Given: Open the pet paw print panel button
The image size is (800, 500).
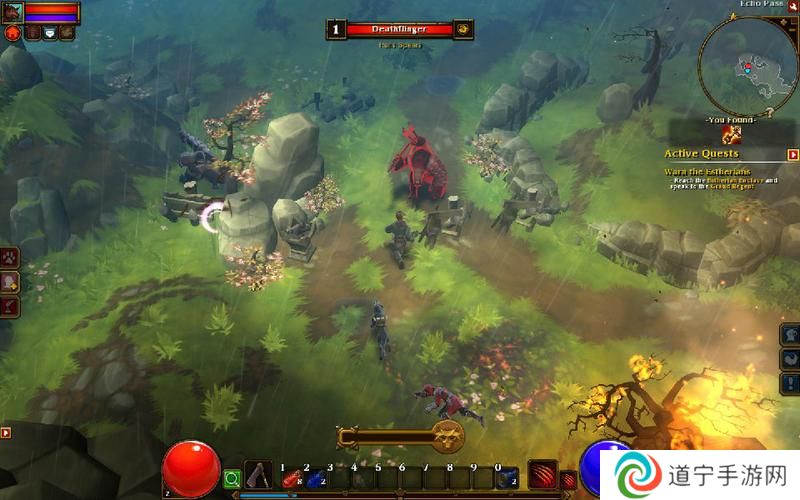Looking at the screenshot, I should pyautogui.click(x=9, y=258).
